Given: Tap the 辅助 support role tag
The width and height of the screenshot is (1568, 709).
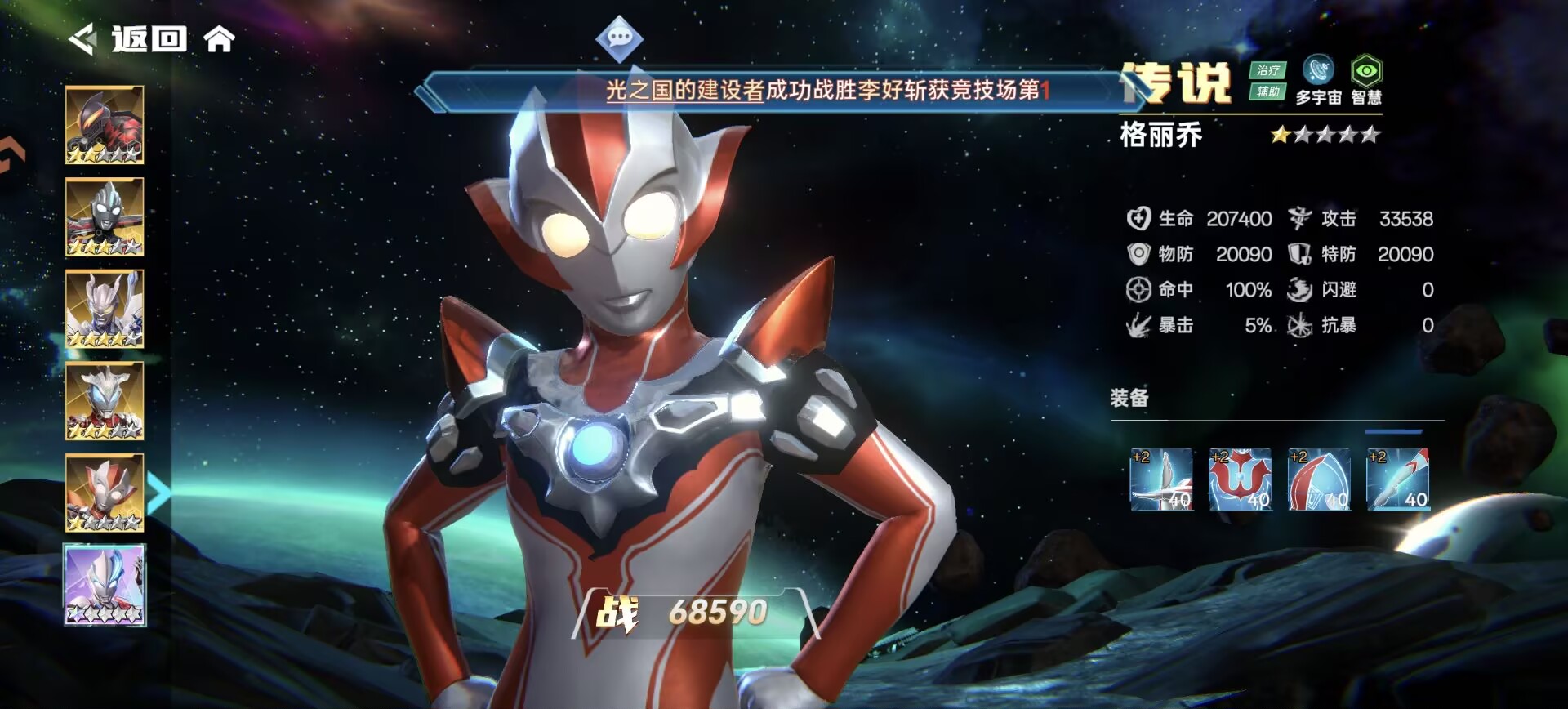Looking at the screenshot, I should point(1267,91).
